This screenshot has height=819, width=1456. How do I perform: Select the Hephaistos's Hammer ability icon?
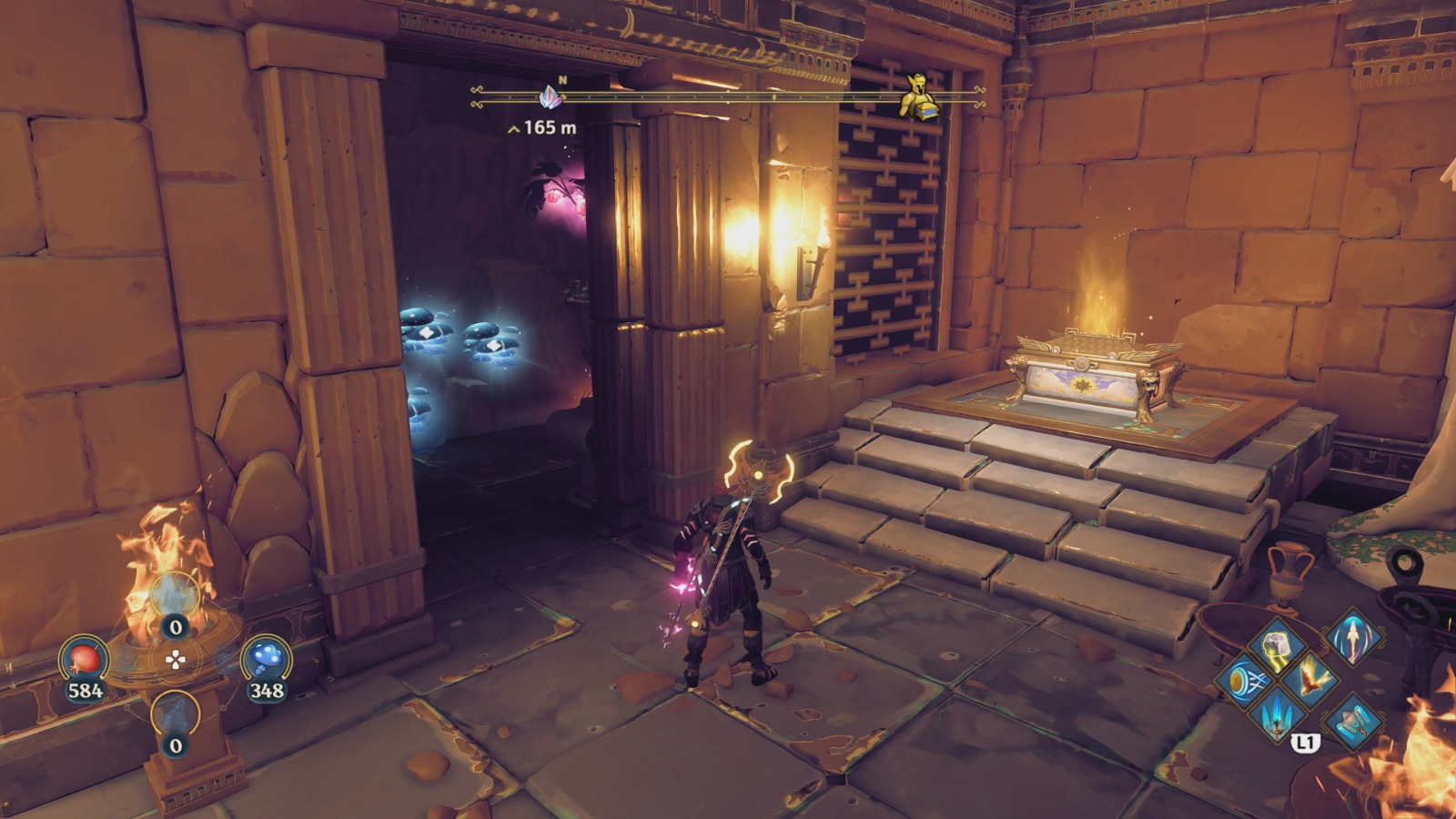pos(1353,721)
